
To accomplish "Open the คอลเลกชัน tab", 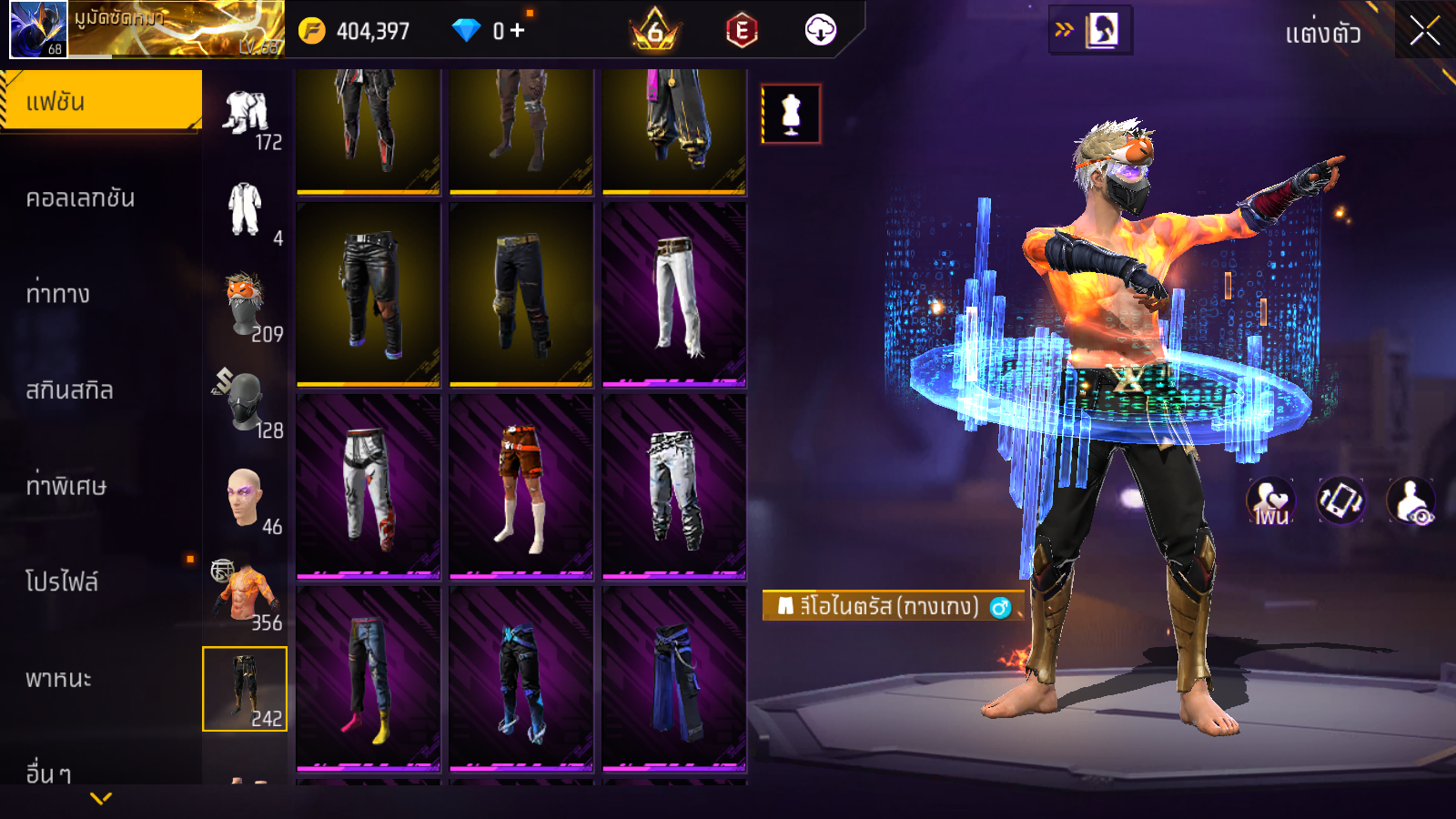I will tap(80, 198).
